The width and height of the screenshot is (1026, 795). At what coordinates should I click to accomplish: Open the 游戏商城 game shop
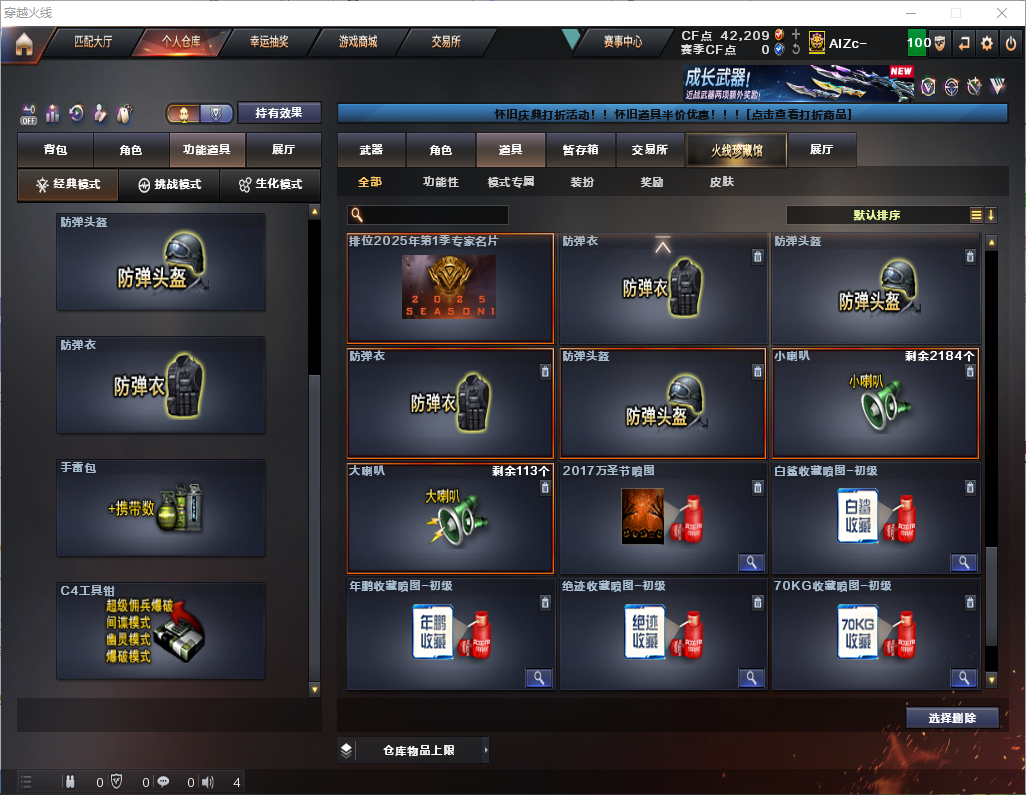[357, 42]
